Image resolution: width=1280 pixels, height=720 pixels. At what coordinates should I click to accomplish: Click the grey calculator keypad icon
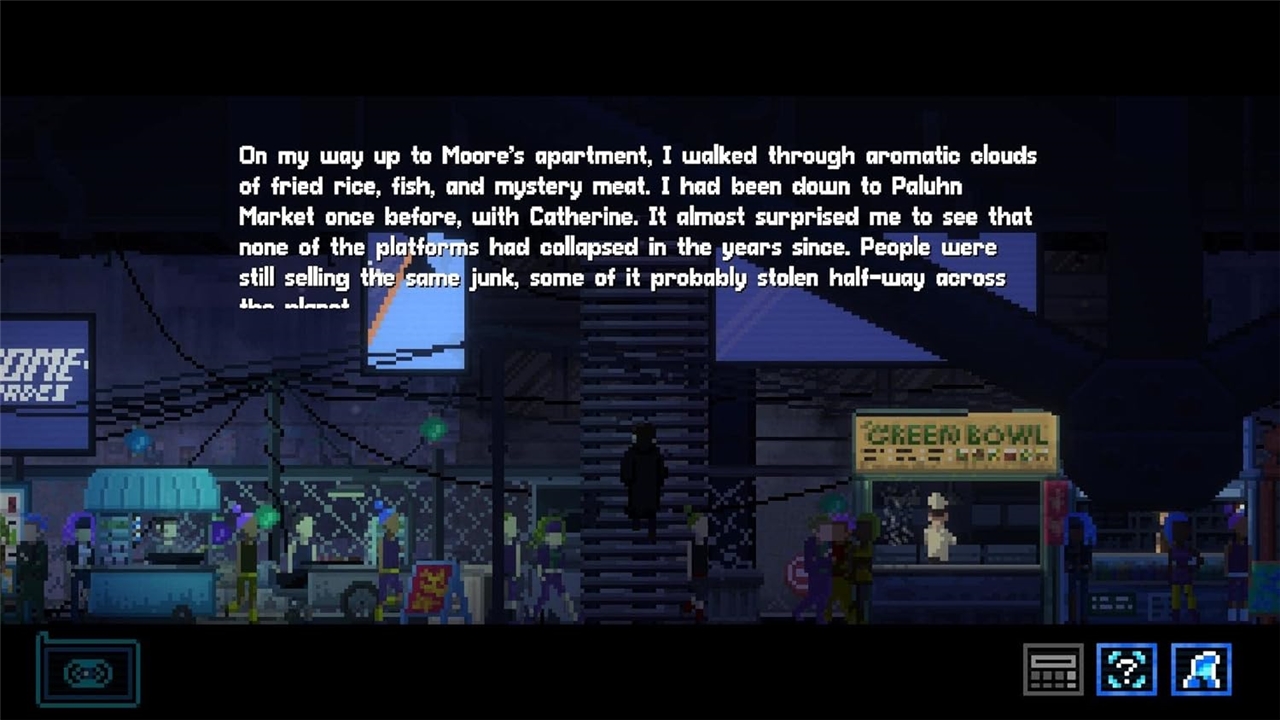1053,669
